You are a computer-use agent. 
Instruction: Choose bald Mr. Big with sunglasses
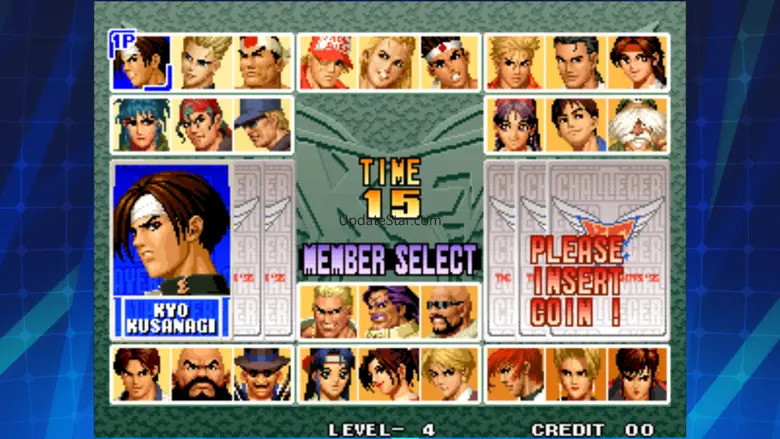[x=448, y=312]
